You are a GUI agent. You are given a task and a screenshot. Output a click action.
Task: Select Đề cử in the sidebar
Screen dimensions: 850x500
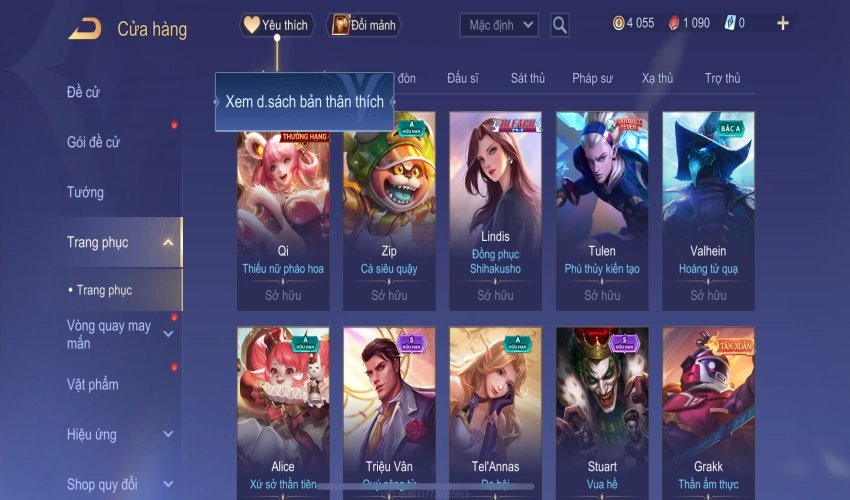pyautogui.click(x=84, y=93)
